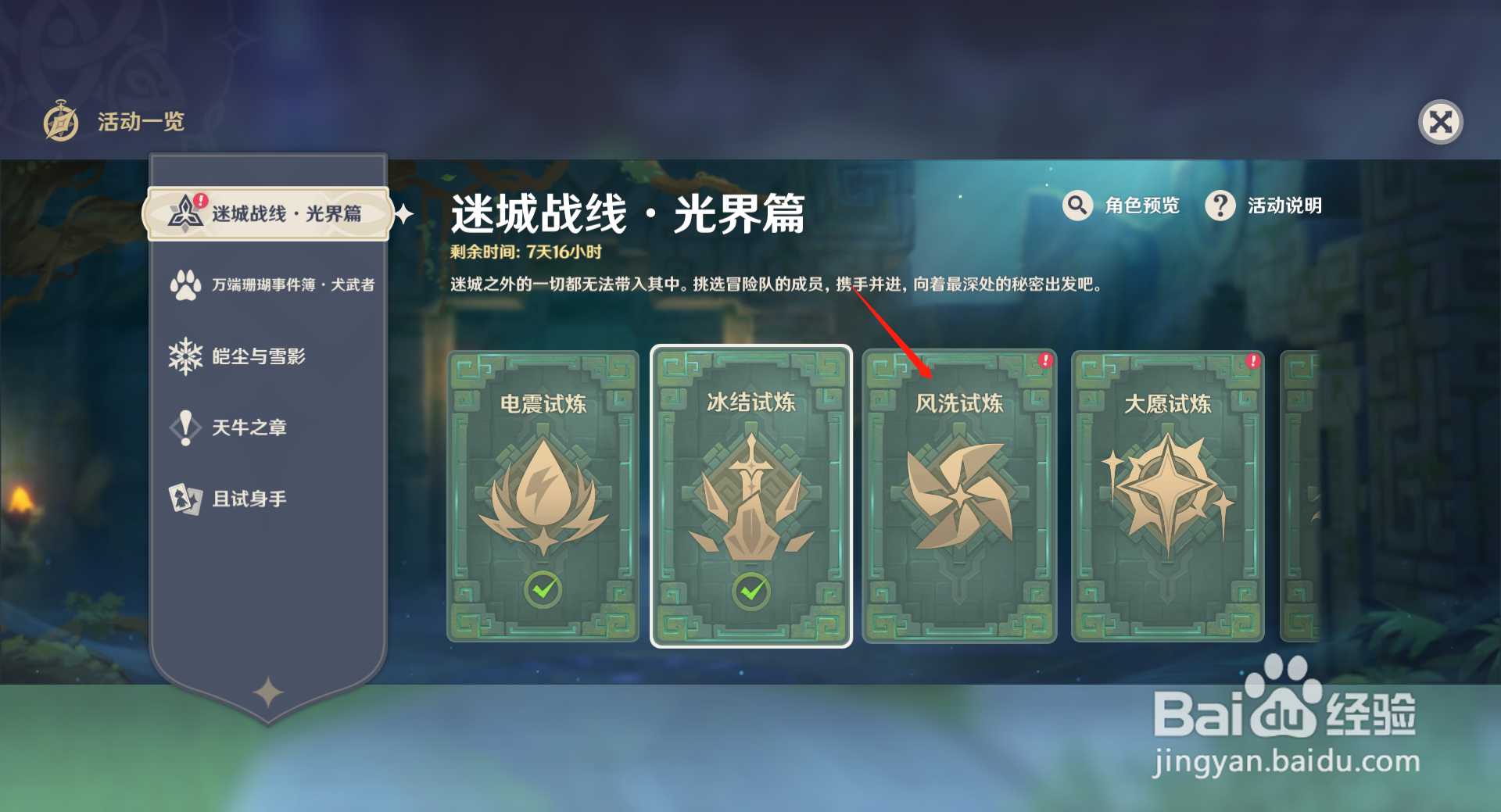Click the magnifier icon for 角色预览
The width and height of the screenshot is (1501, 812).
(1077, 206)
